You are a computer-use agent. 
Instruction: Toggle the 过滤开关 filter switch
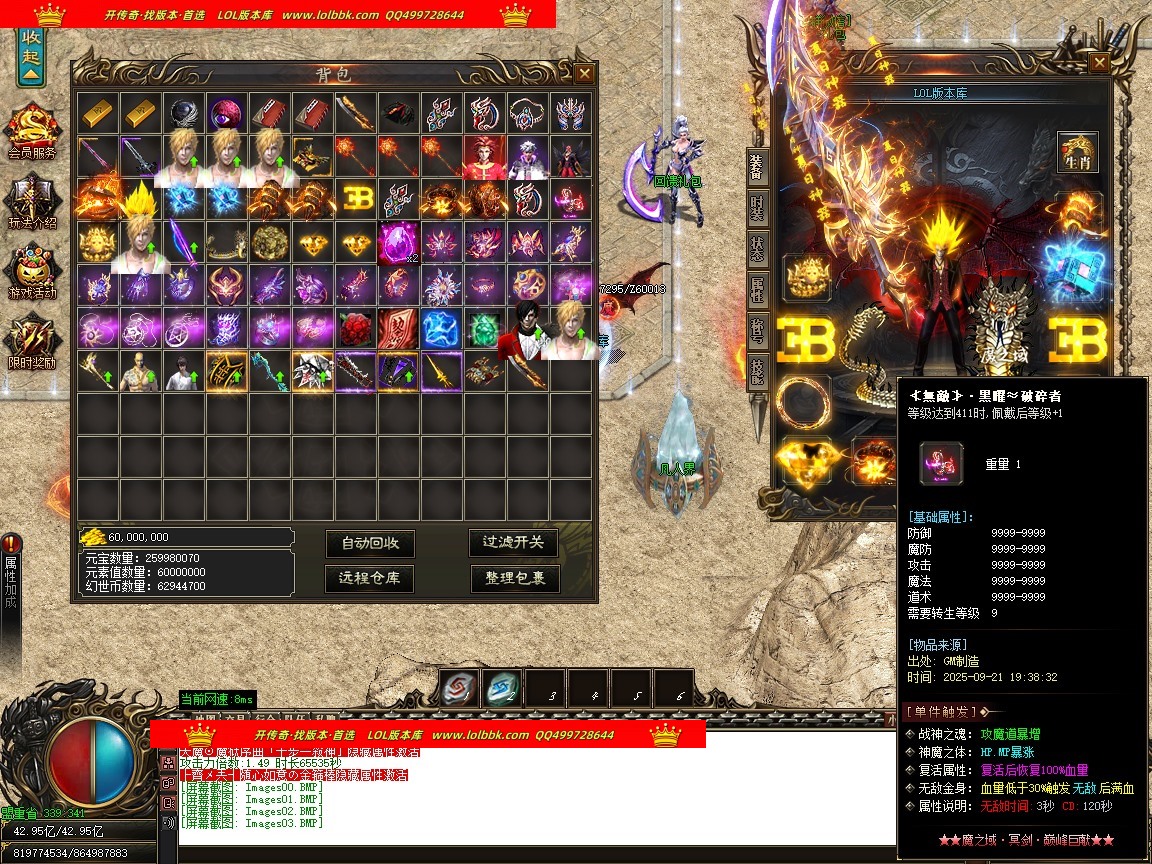coord(514,542)
